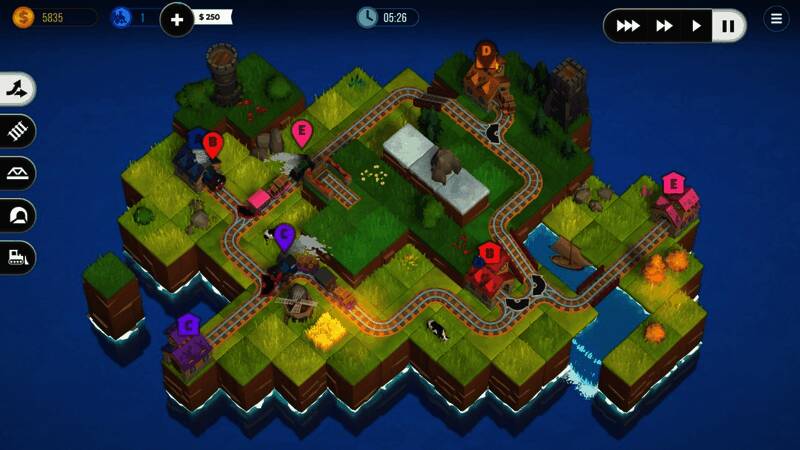Screen dimensions: 800x450
Task: Click the pause button
Action: click(x=729, y=26)
